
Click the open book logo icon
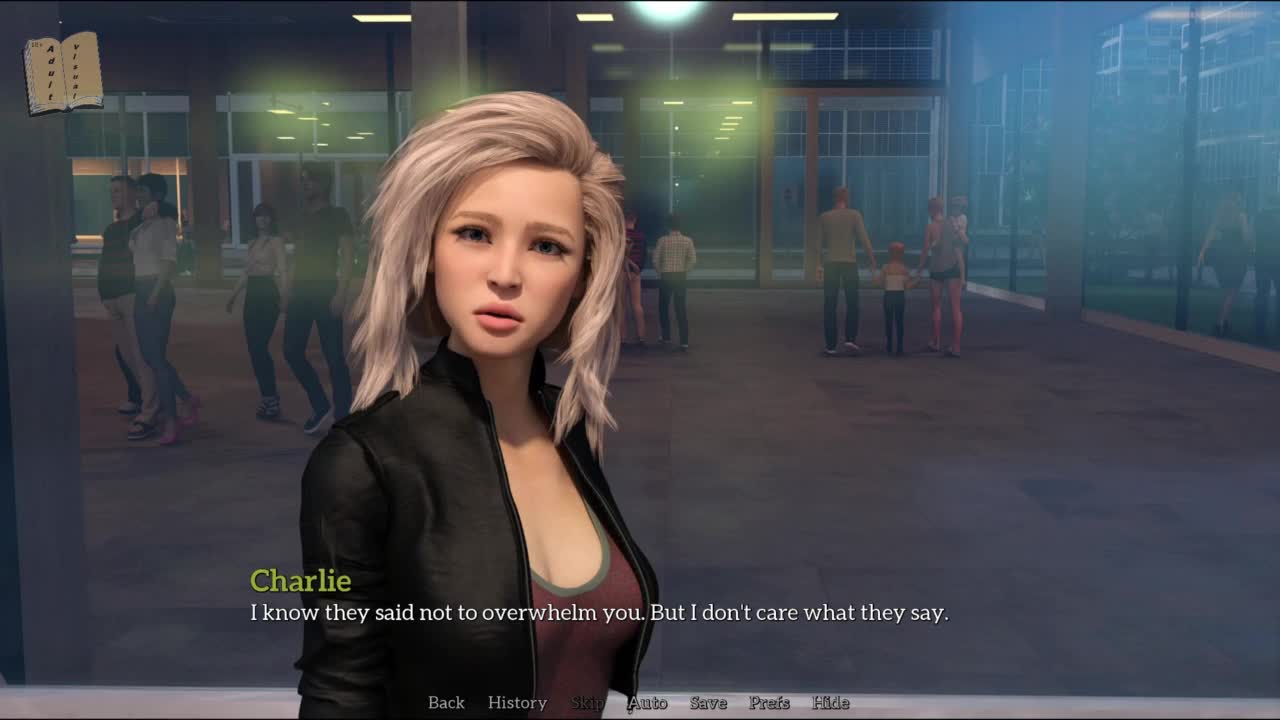pos(63,73)
